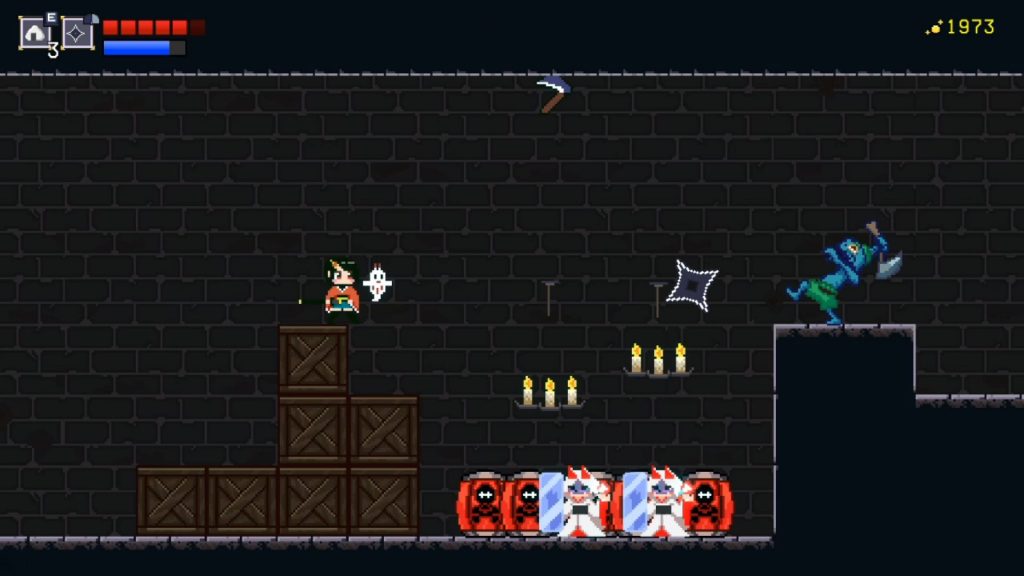Select the shuriken weapon slot
Viewport: 1024px width, 576px height.
78,33
